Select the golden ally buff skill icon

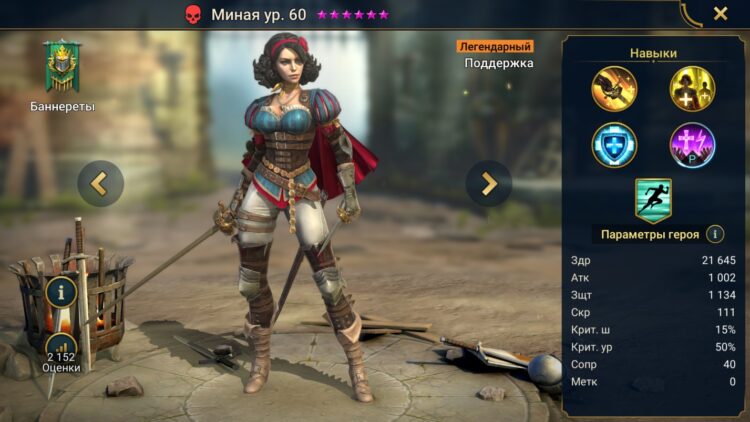coord(692,88)
